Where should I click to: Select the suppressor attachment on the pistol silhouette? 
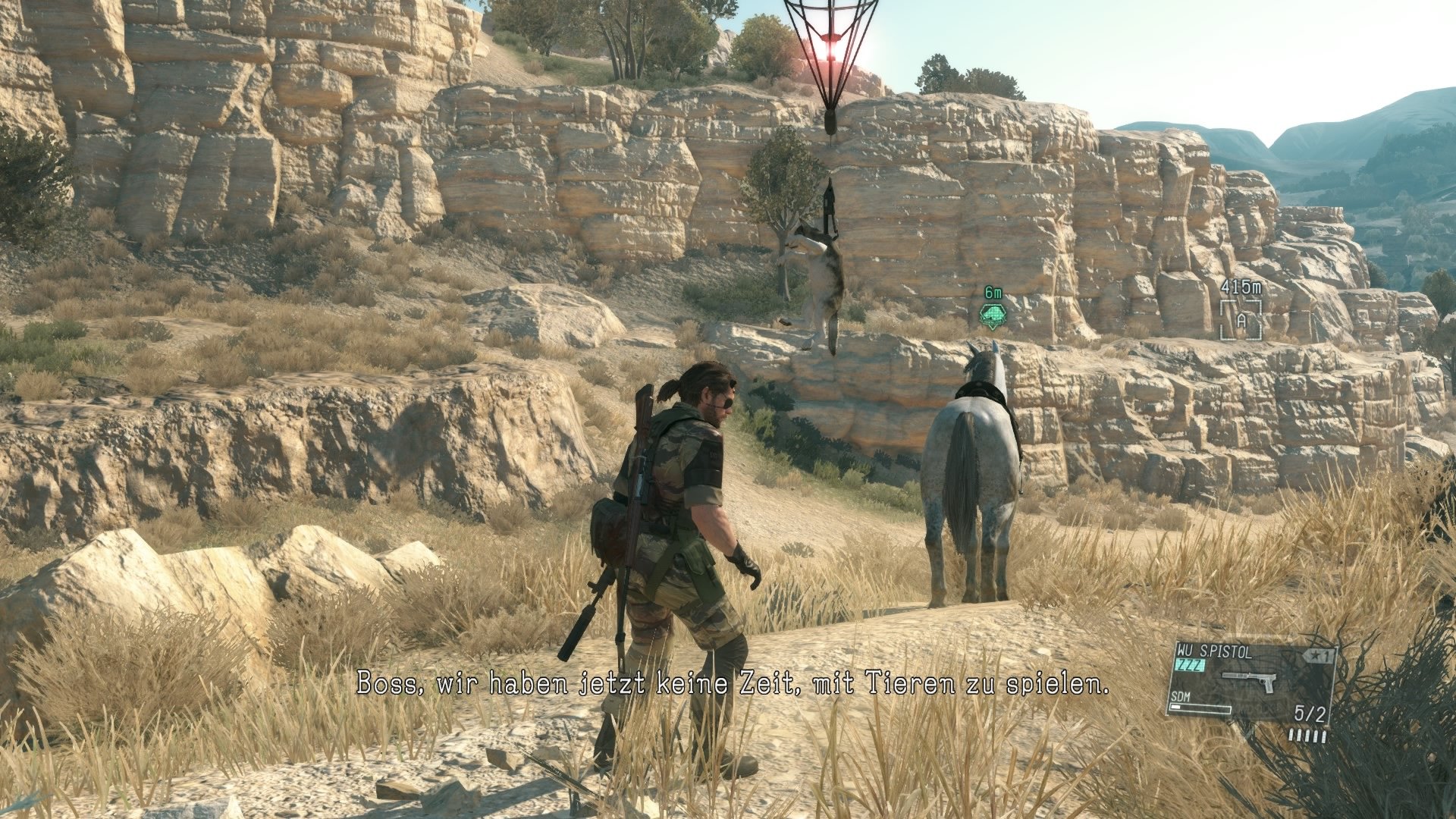(x=1235, y=675)
